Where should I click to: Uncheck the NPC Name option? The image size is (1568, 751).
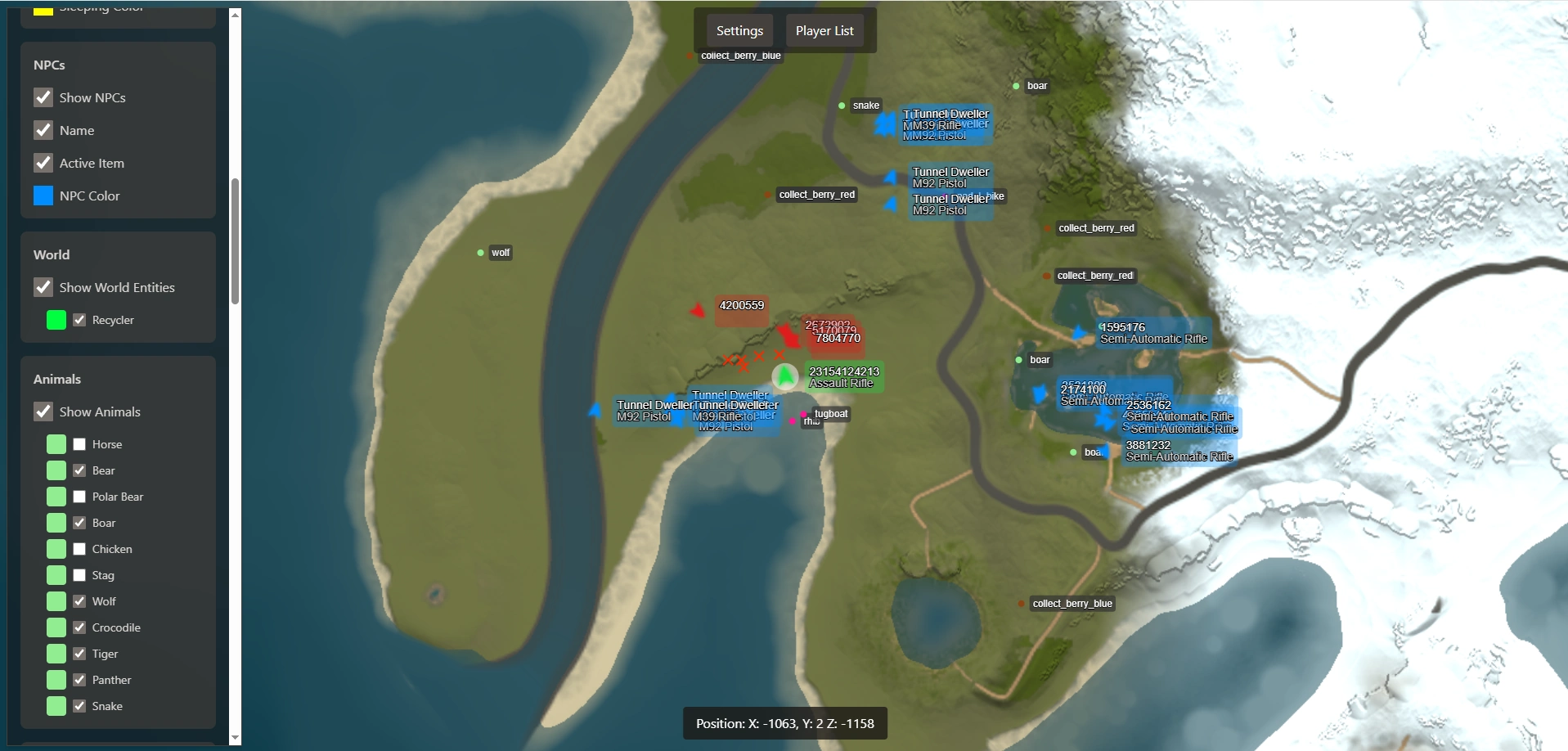pos(43,130)
